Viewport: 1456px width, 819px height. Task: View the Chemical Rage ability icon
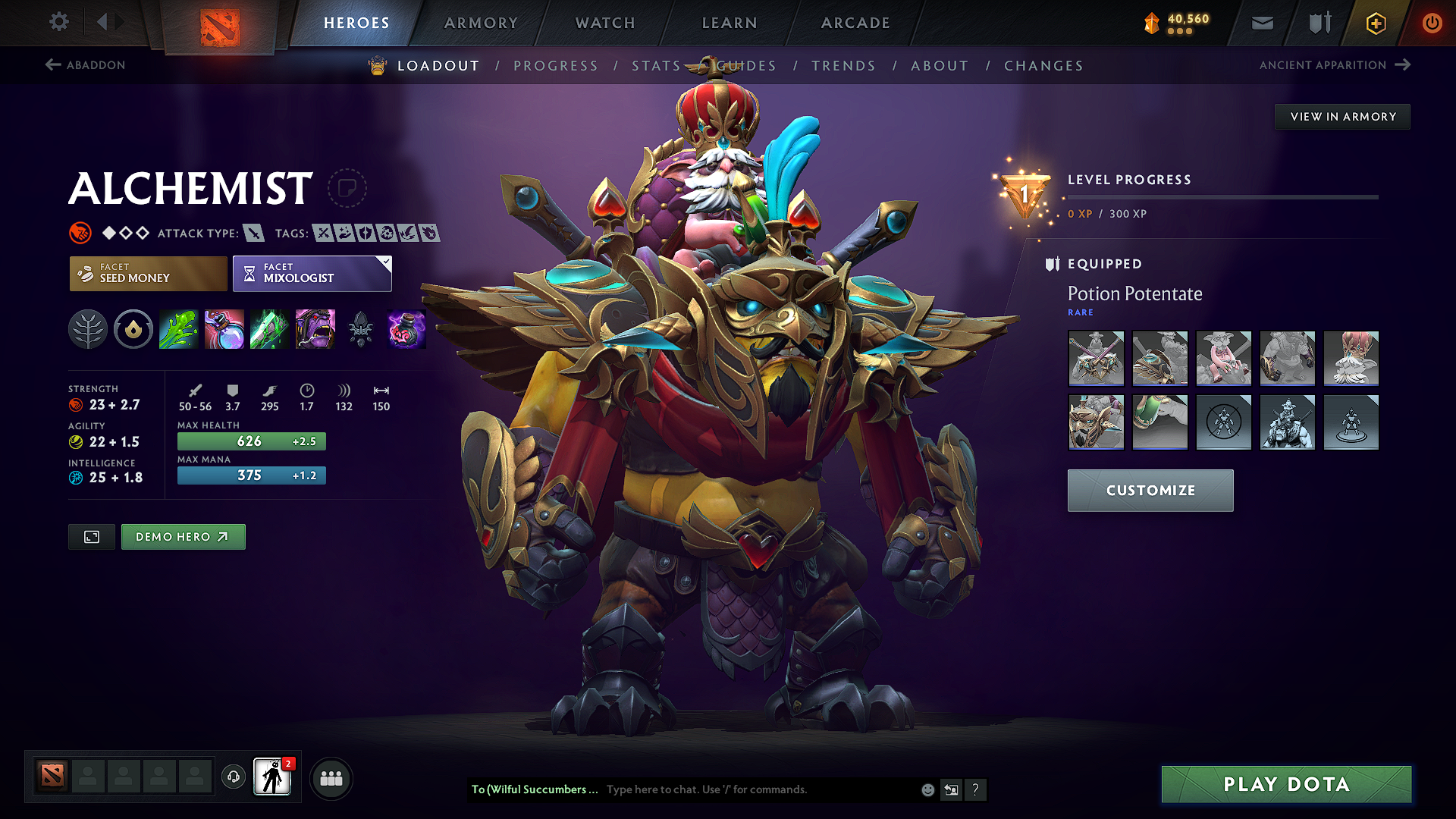click(x=315, y=329)
